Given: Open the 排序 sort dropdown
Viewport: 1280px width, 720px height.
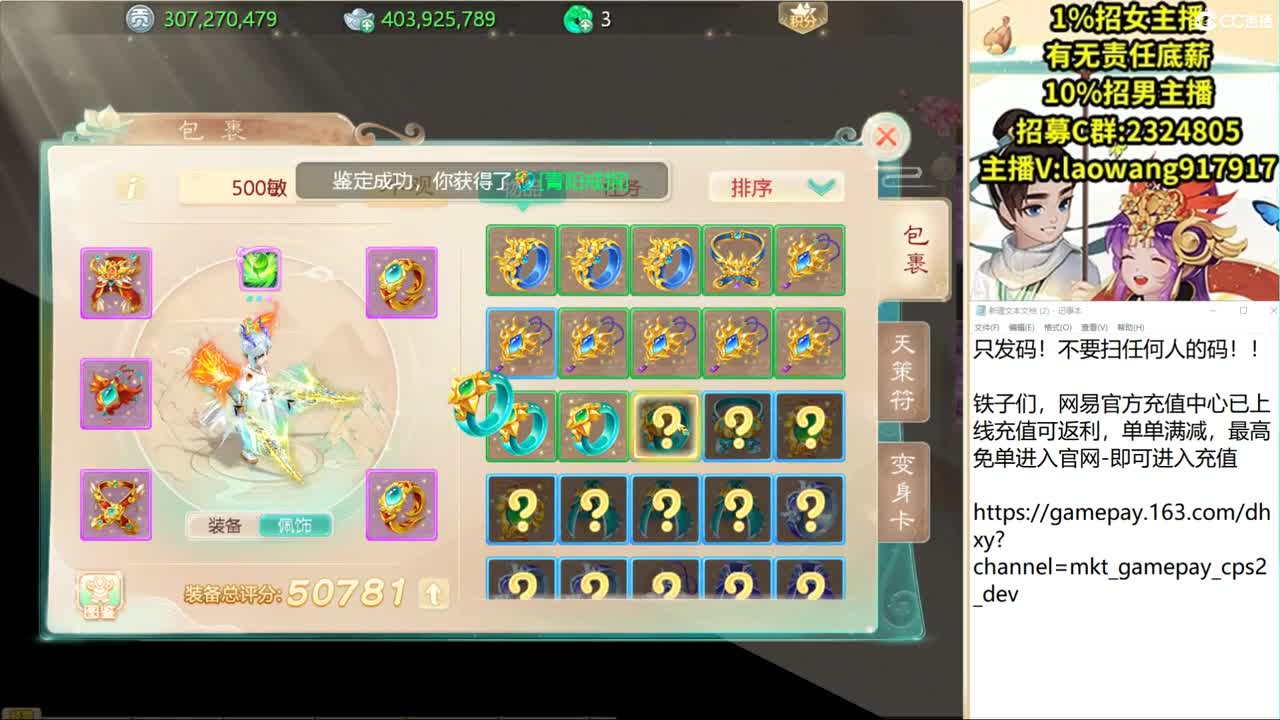Looking at the screenshot, I should click(775, 186).
